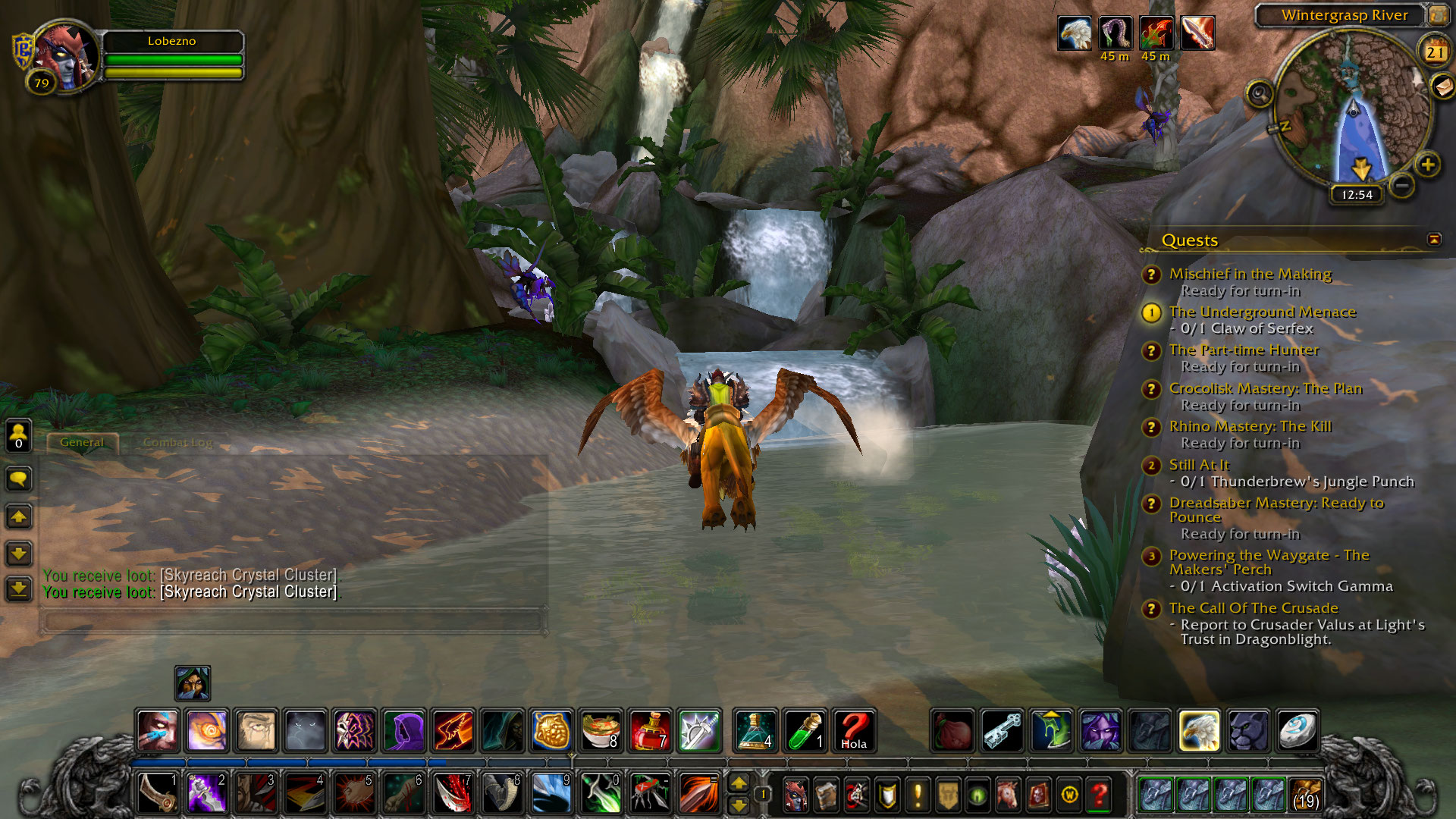Use the red potion with 7 charges
1456x819 pixels.
tap(649, 731)
